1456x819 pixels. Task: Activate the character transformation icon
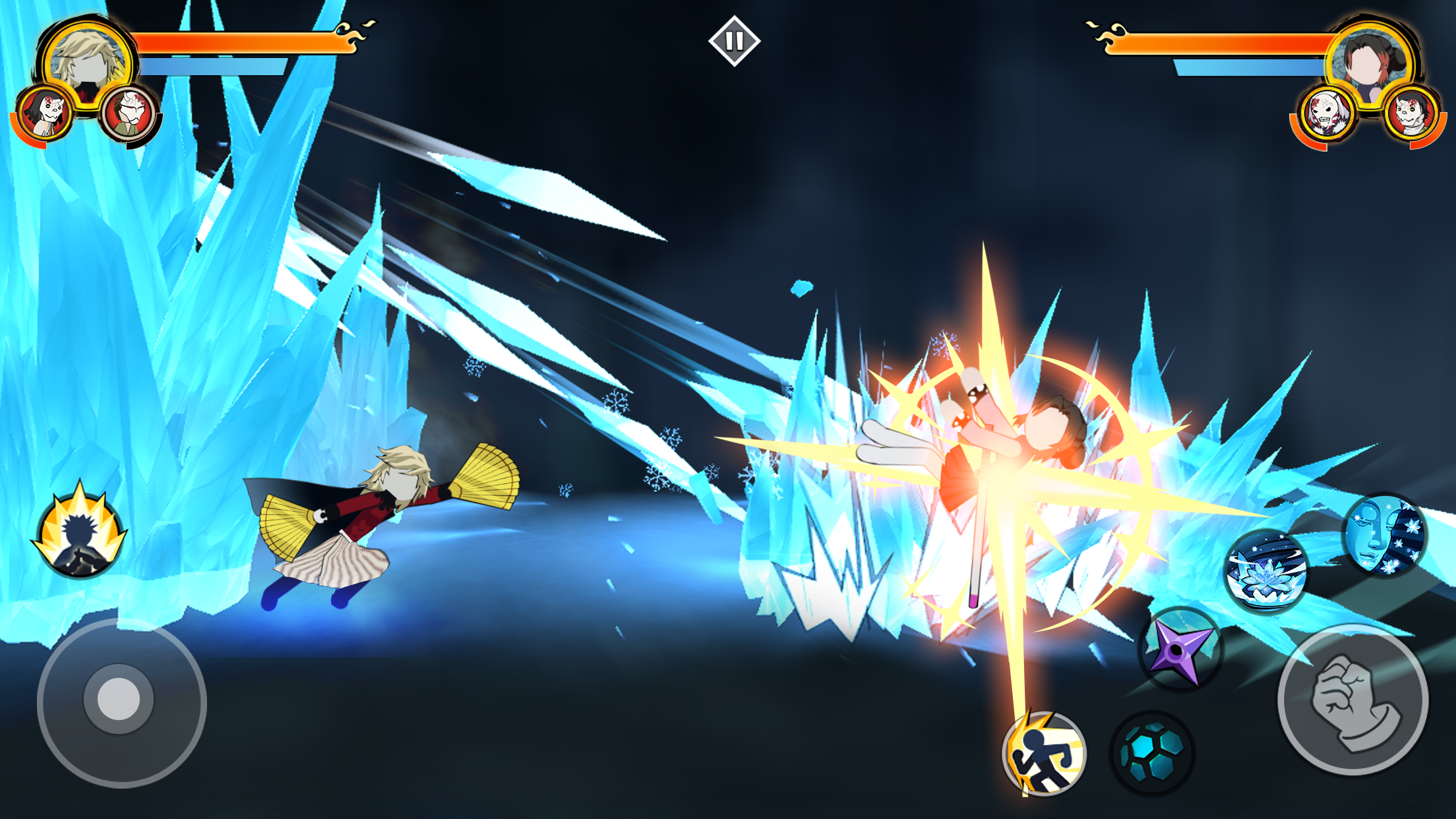[x=80, y=535]
